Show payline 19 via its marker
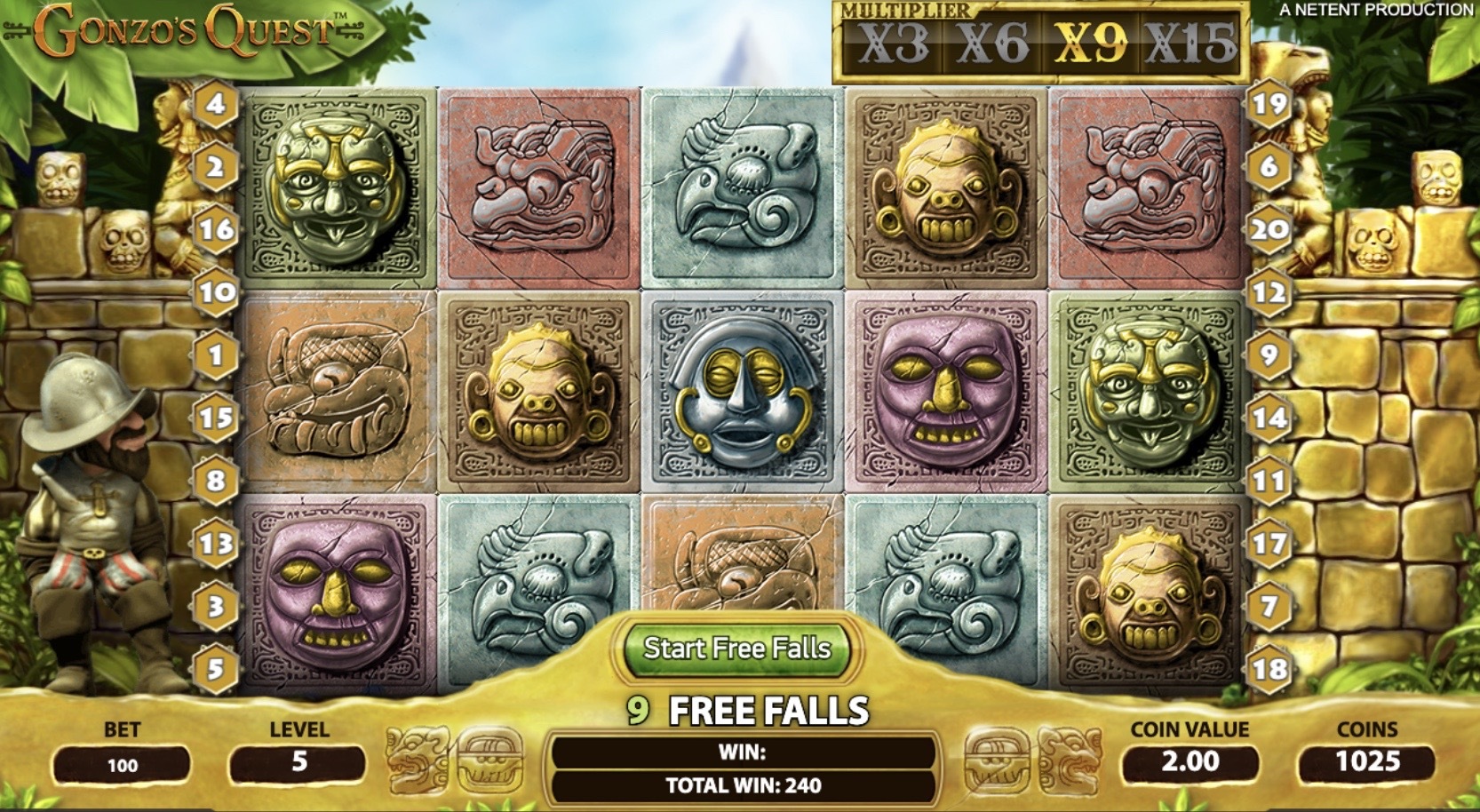This screenshot has width=1480, height=812. coord(1269,104)
